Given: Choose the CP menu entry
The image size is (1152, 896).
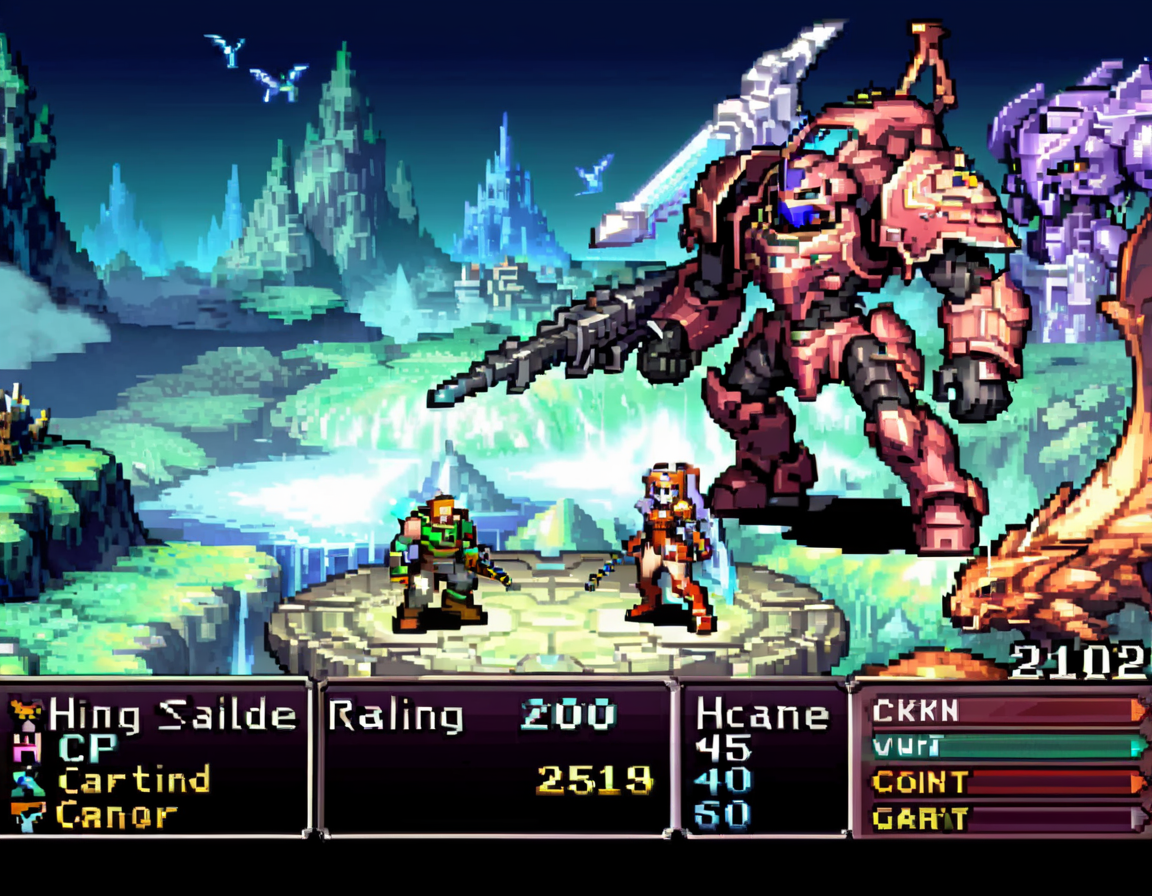Looking at the screenshot, I should click(88, 747).
